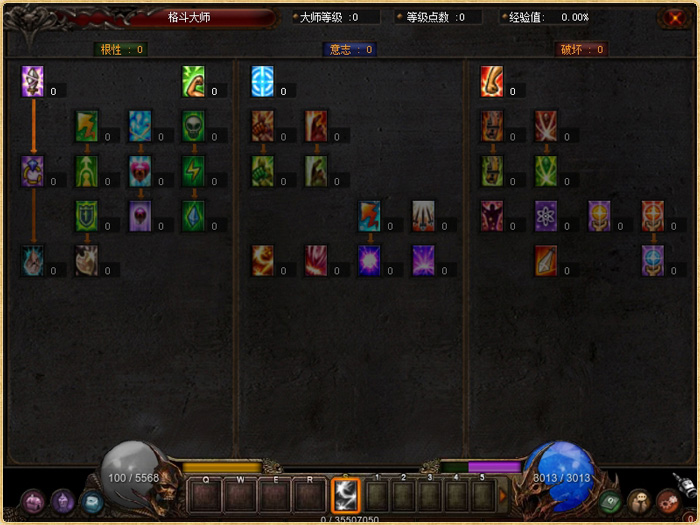Click the pink heart skill icon
This screenshot has height=525, width=700.
point(140,170)
